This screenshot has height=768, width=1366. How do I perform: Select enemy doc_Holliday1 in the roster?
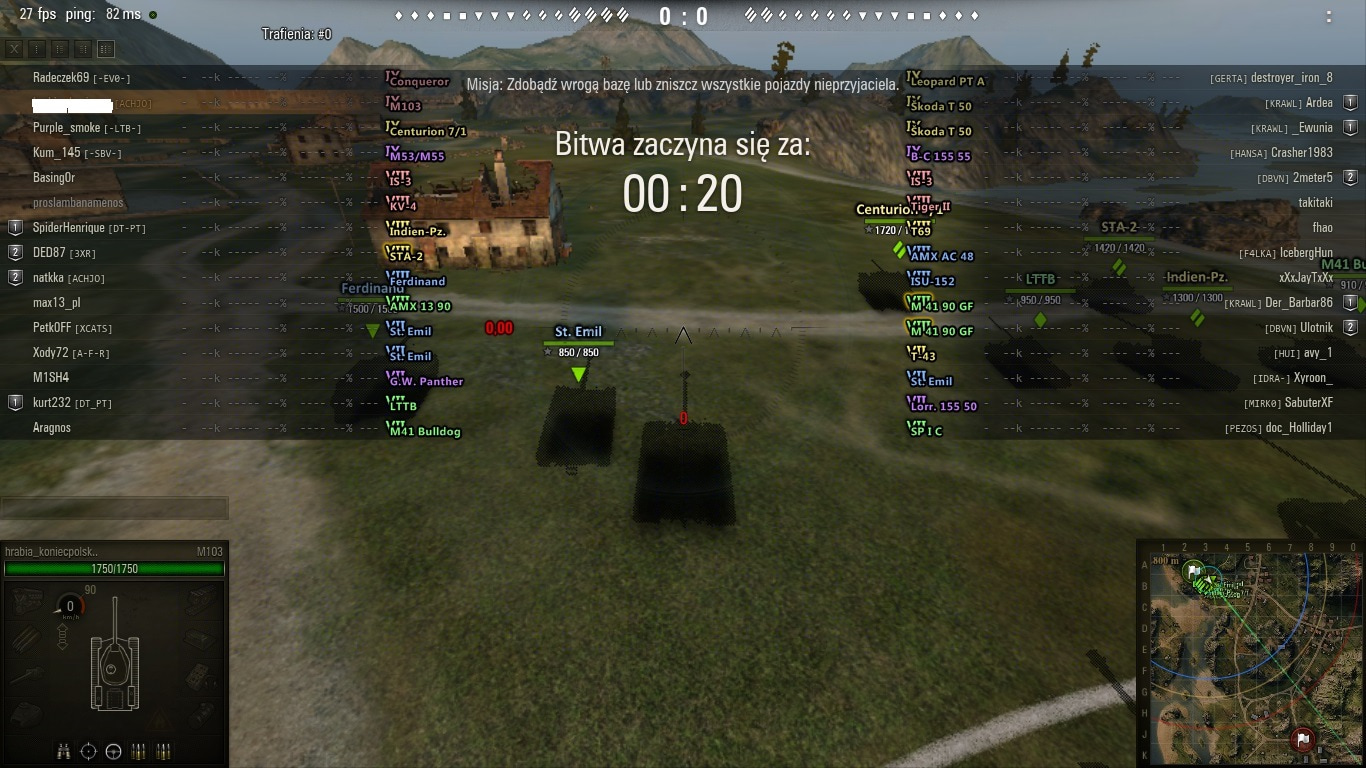tap(1299, 428)
